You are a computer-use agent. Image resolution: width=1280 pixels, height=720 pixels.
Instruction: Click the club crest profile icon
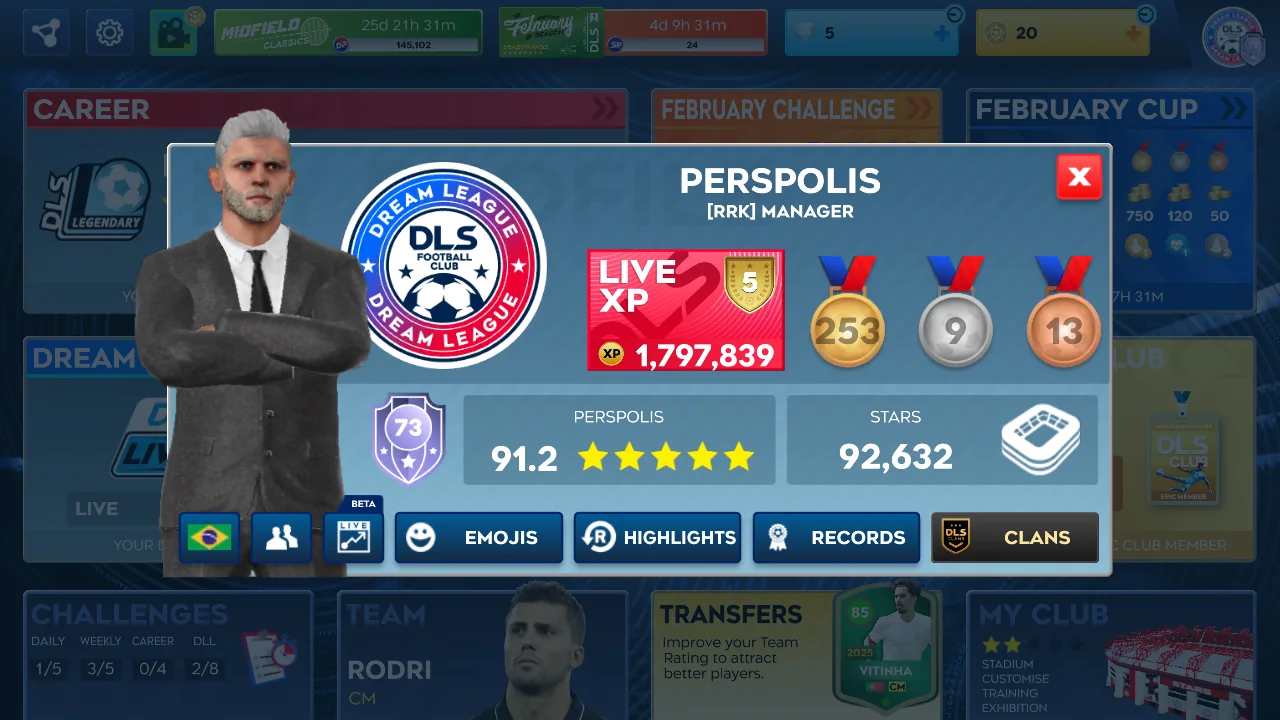pyautogui.click(x=1234, y=38)
